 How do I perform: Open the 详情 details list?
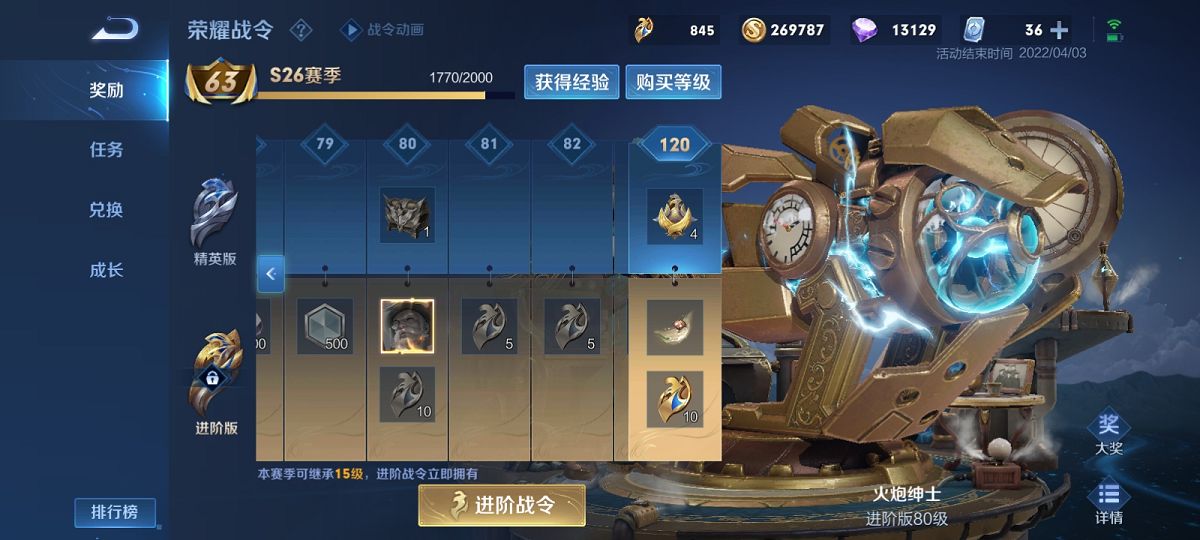click(x=1108, y=502)
